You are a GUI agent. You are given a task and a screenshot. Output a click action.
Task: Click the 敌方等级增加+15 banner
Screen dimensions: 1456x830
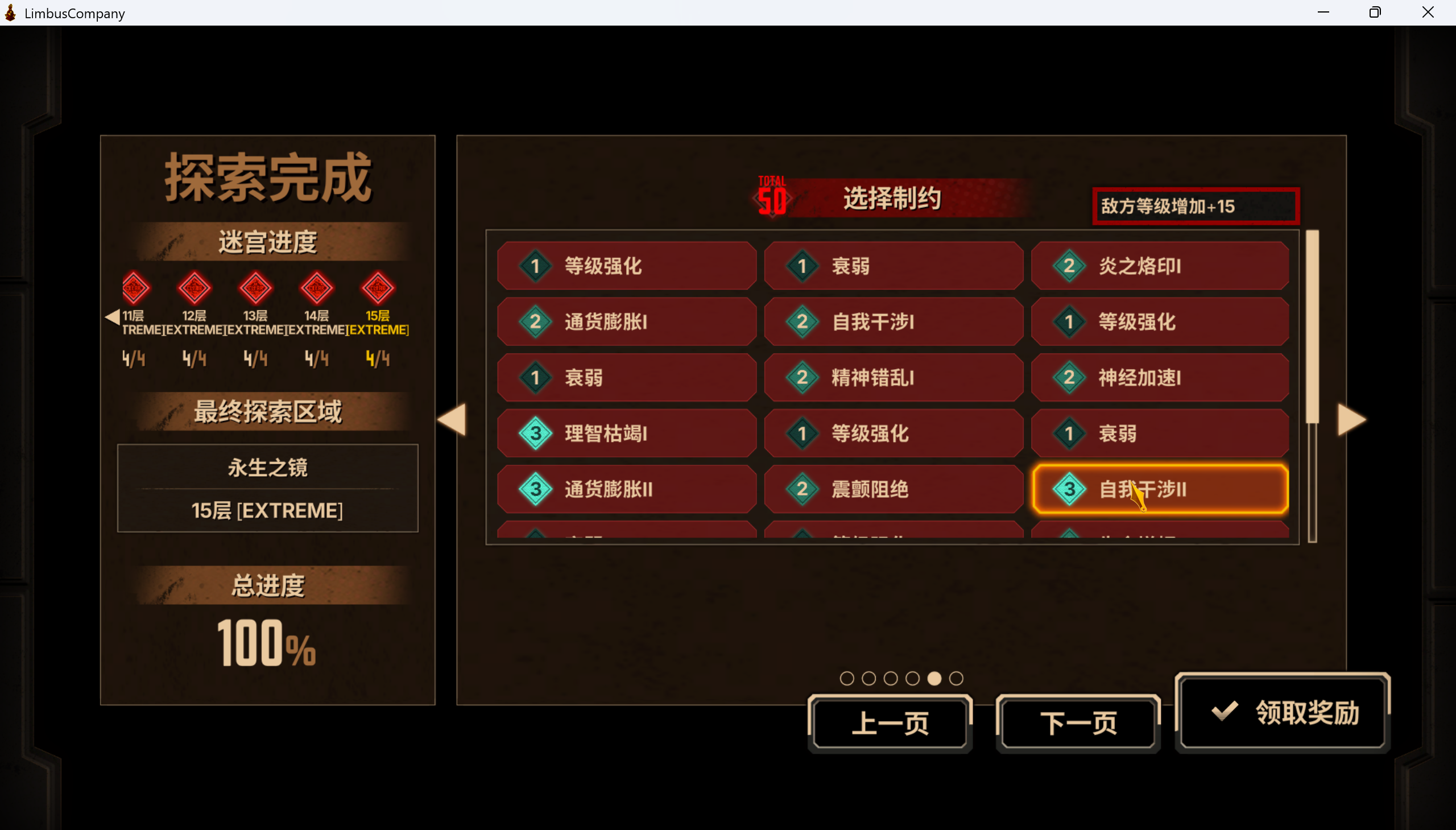click(1195, 206)
